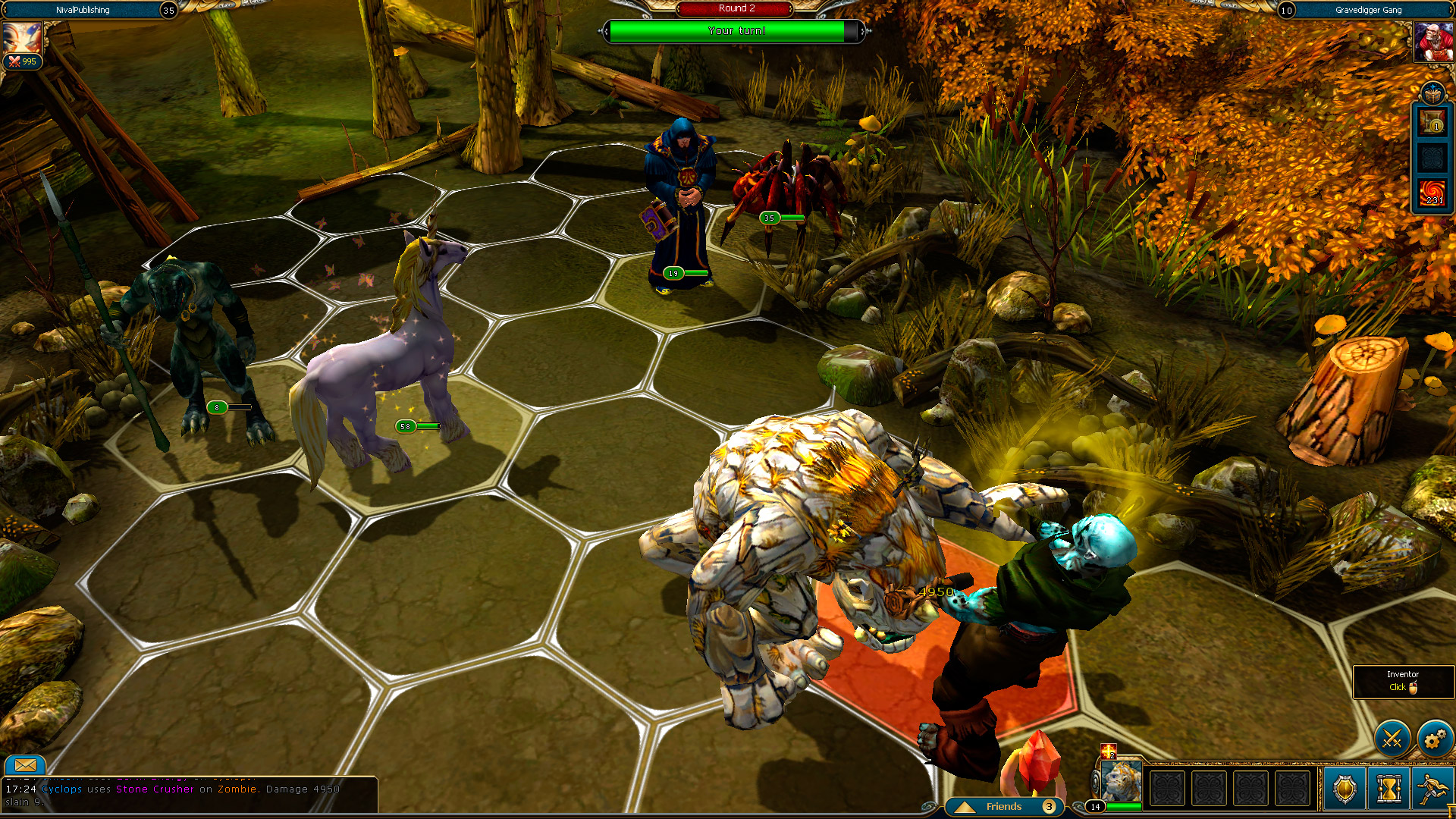Image resolution: width=1456 pixels, height=819 pixels.
Task: Open the Inventory panel
Action: pos(1402,681)
